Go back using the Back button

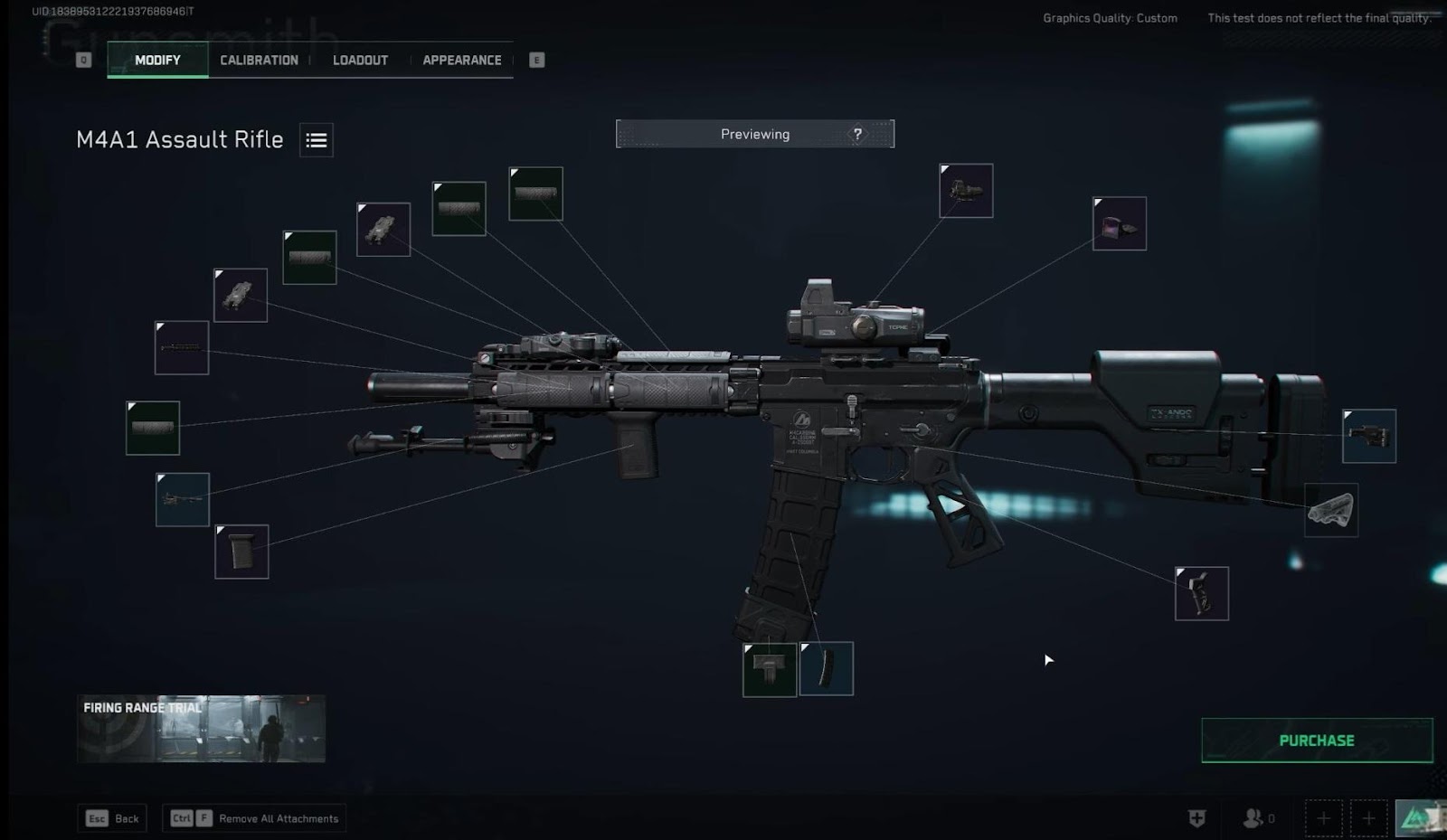point(113,818)
